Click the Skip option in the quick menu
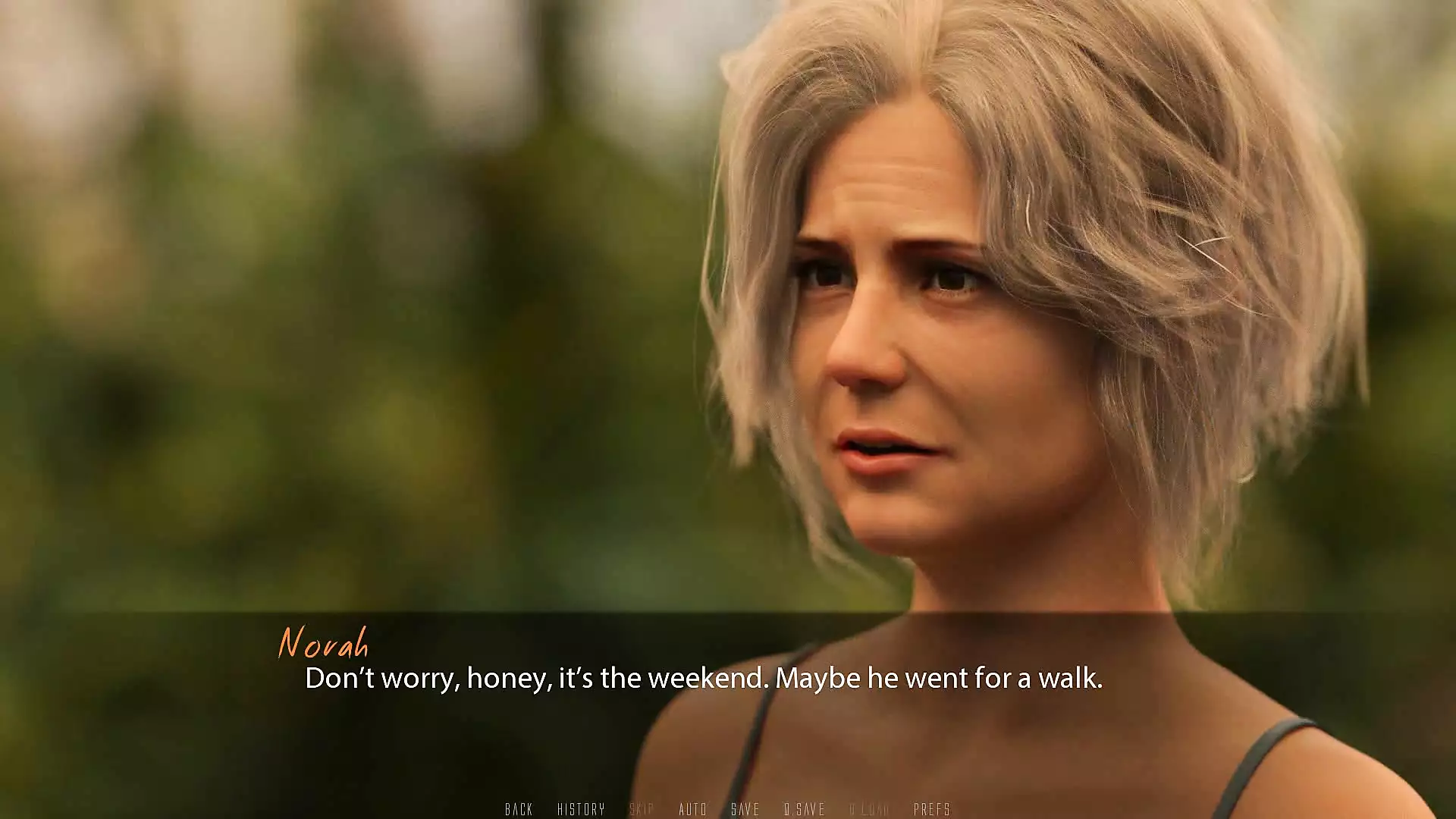Image resolution: width=1456 pixels, height=819 pixels. tap(642, 809)
